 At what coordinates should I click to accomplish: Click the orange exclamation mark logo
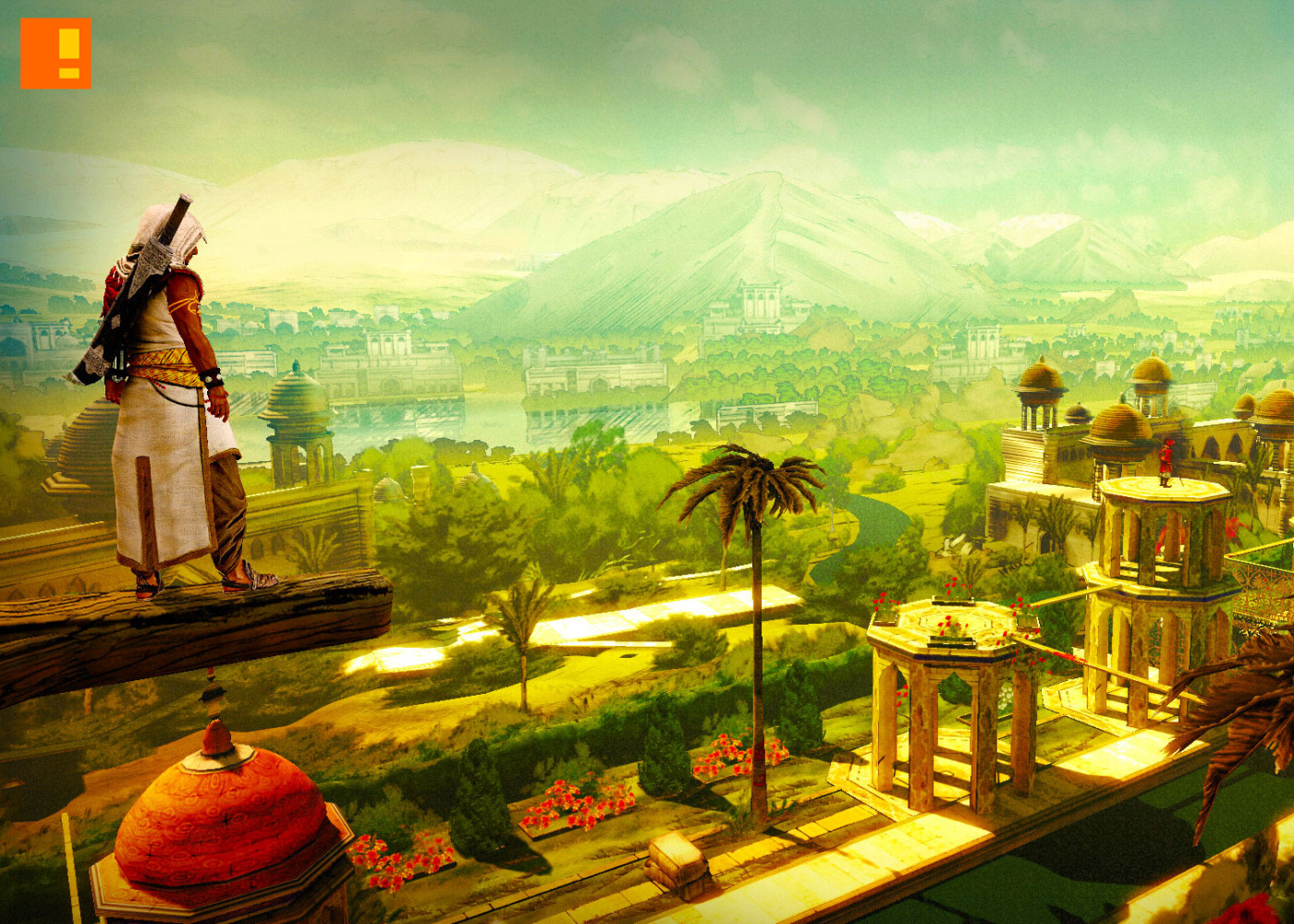[x=55, y=54]
